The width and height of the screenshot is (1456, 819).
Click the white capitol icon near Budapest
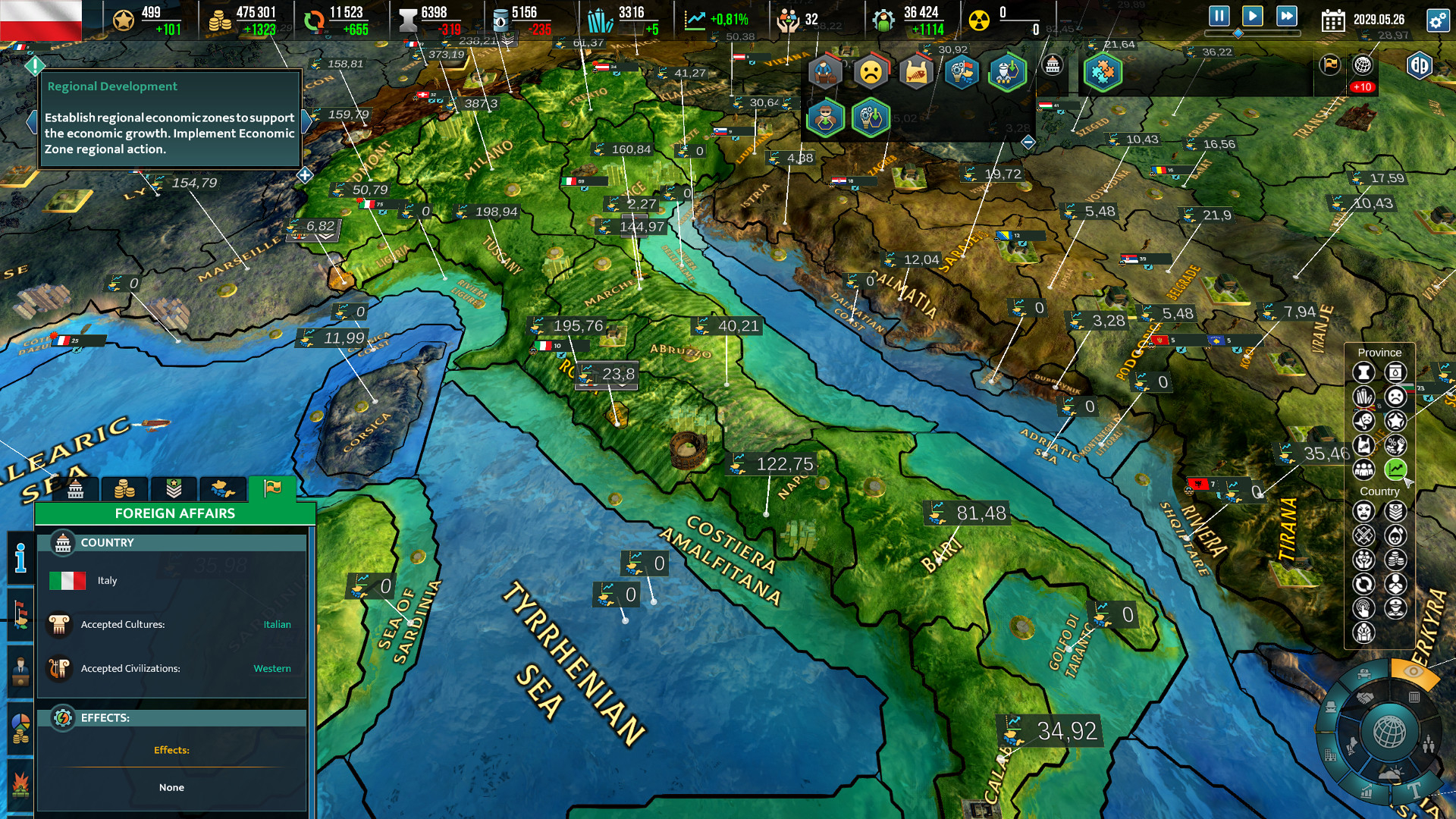tap(1053, 66)
